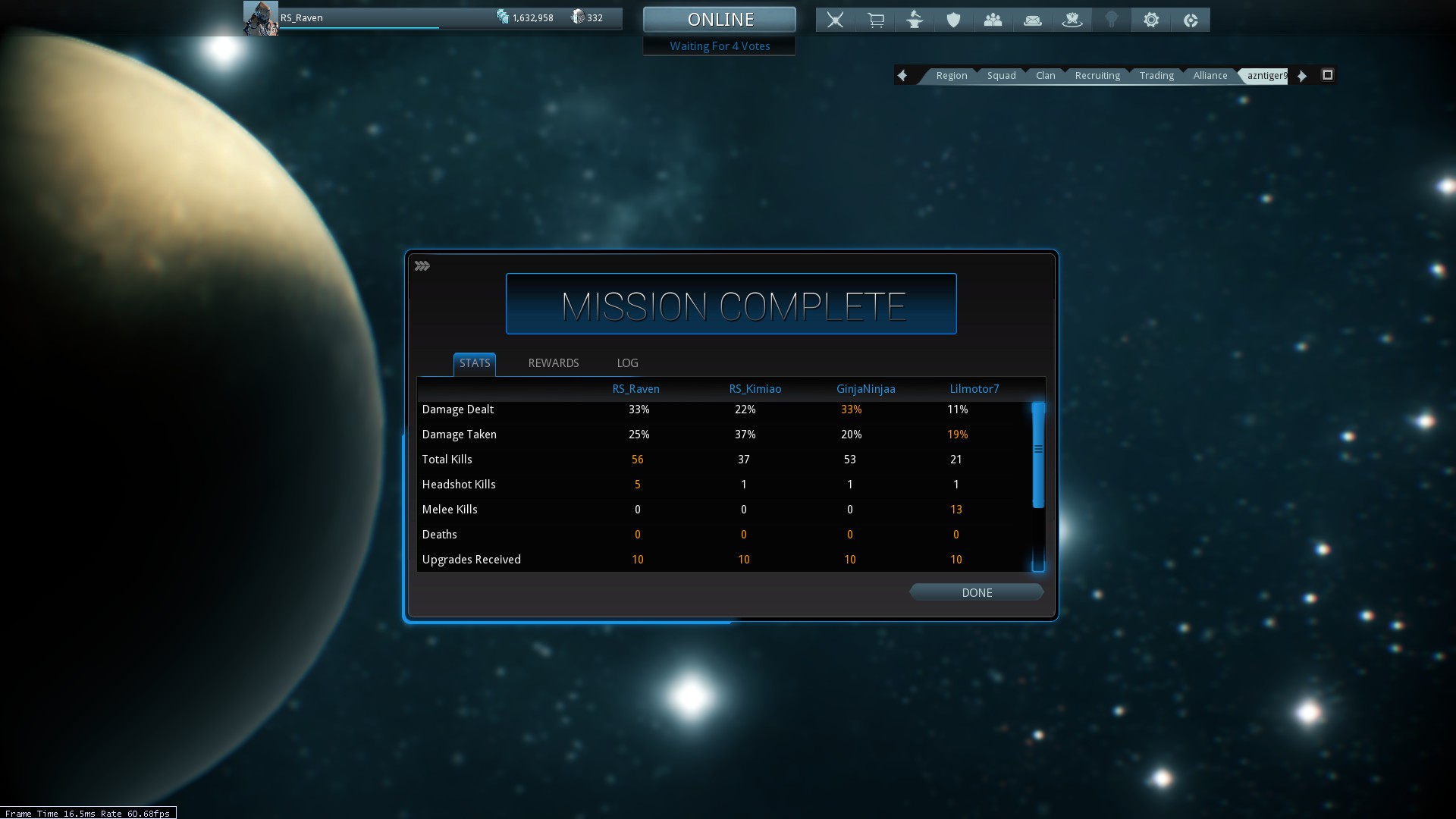
Task: Open the market shopping cart icon
Action: [875, 20]
